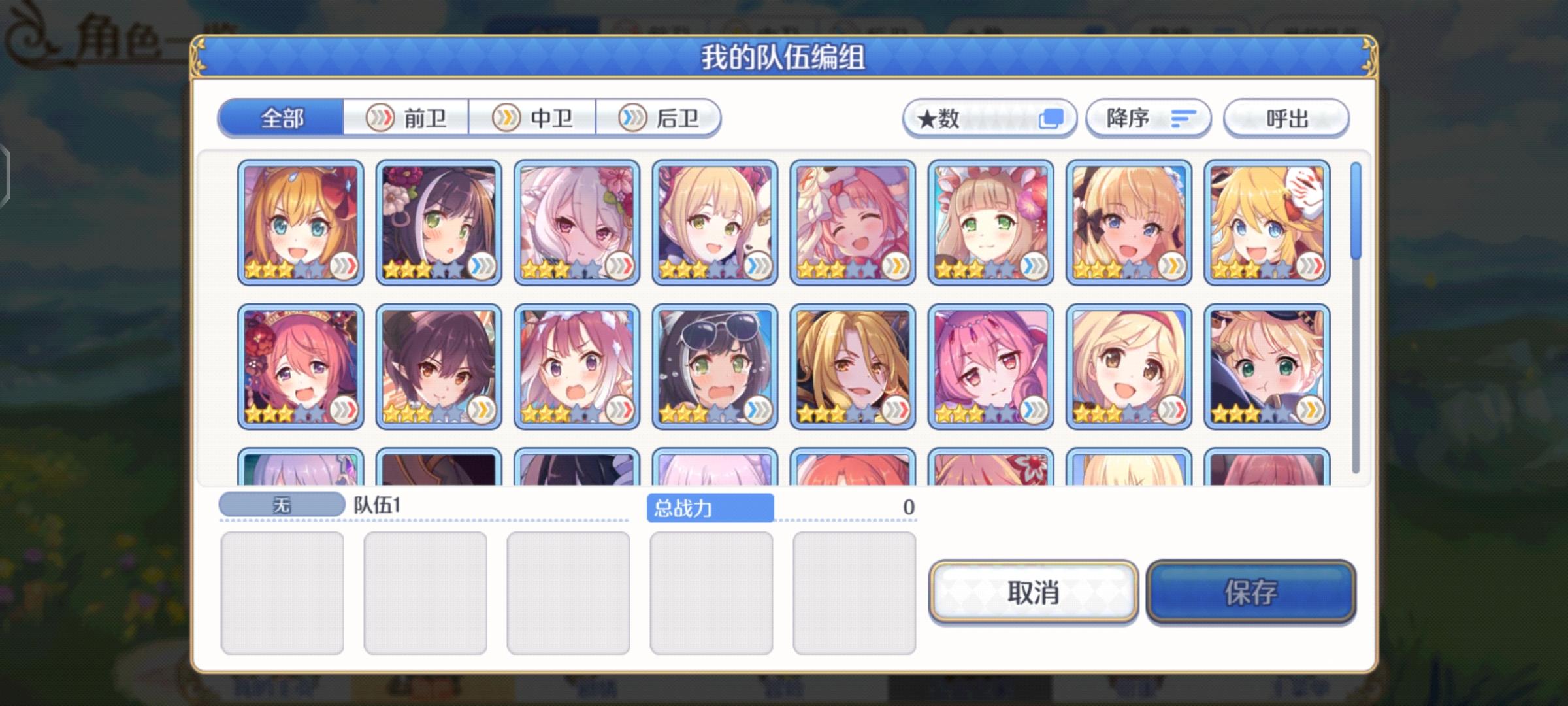Open the 降序 sort order dropdown
The height and width of the screenshot is (706, 1568).
1147,118
